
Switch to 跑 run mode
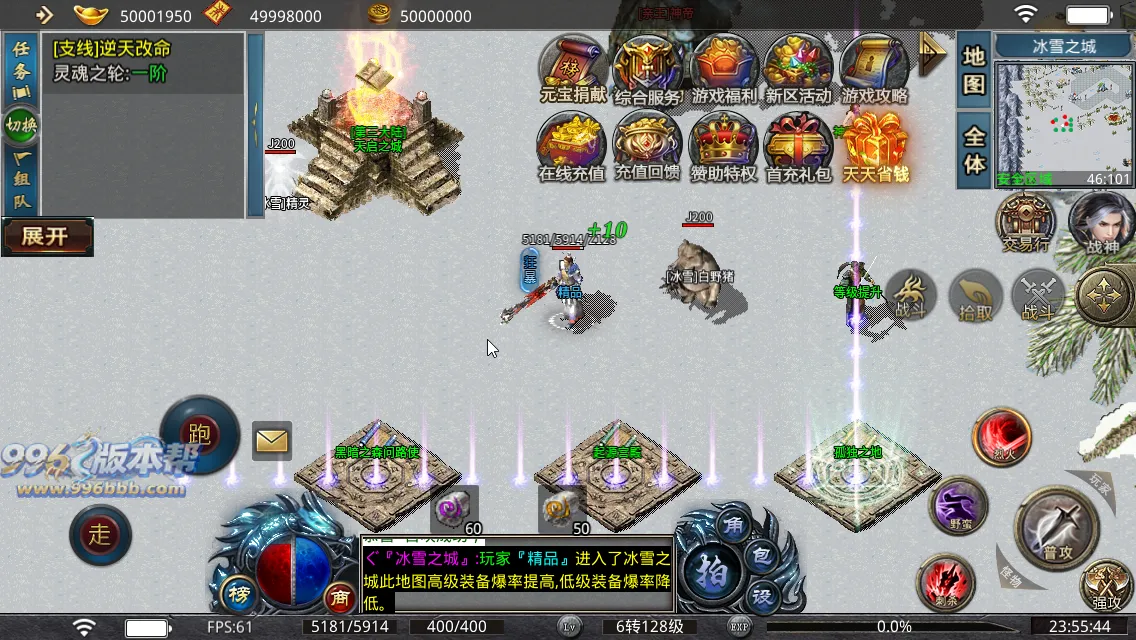click(x=199, y=435)
